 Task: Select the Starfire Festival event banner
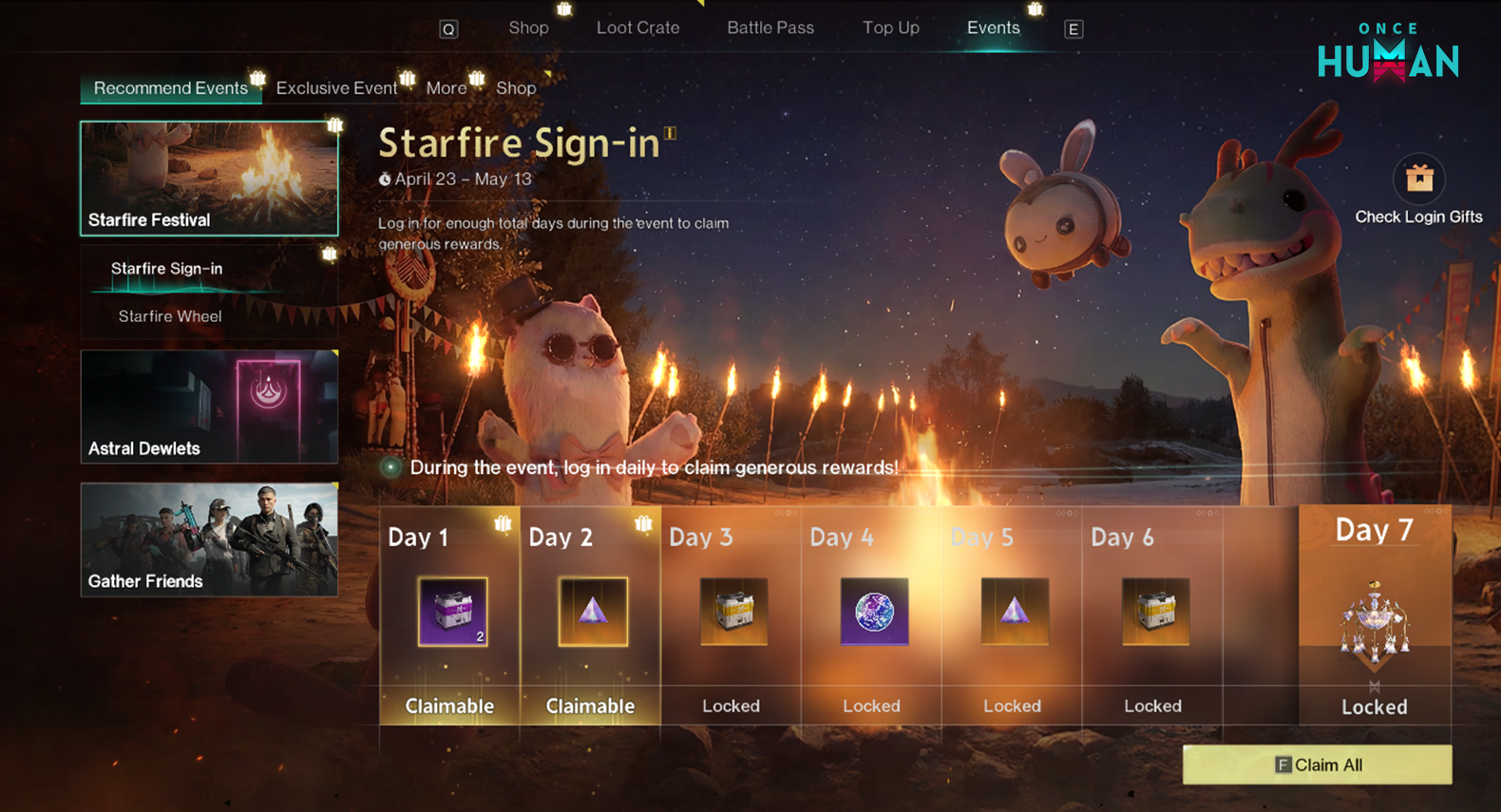(209, 178)
